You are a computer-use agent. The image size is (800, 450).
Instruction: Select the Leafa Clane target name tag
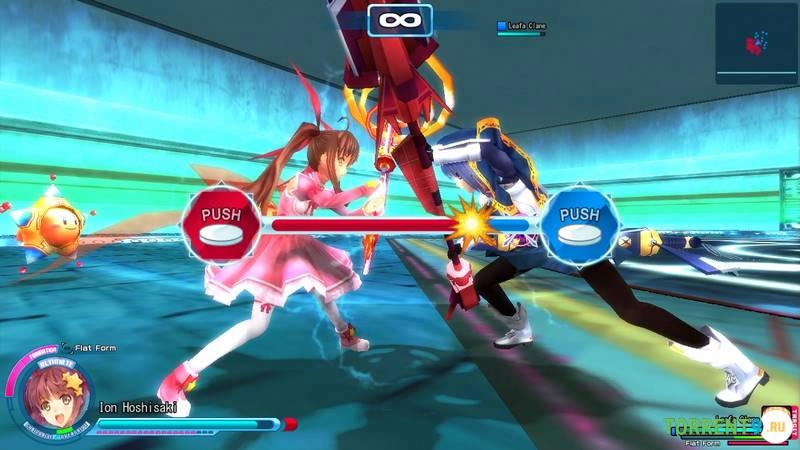tap(522, 26)
